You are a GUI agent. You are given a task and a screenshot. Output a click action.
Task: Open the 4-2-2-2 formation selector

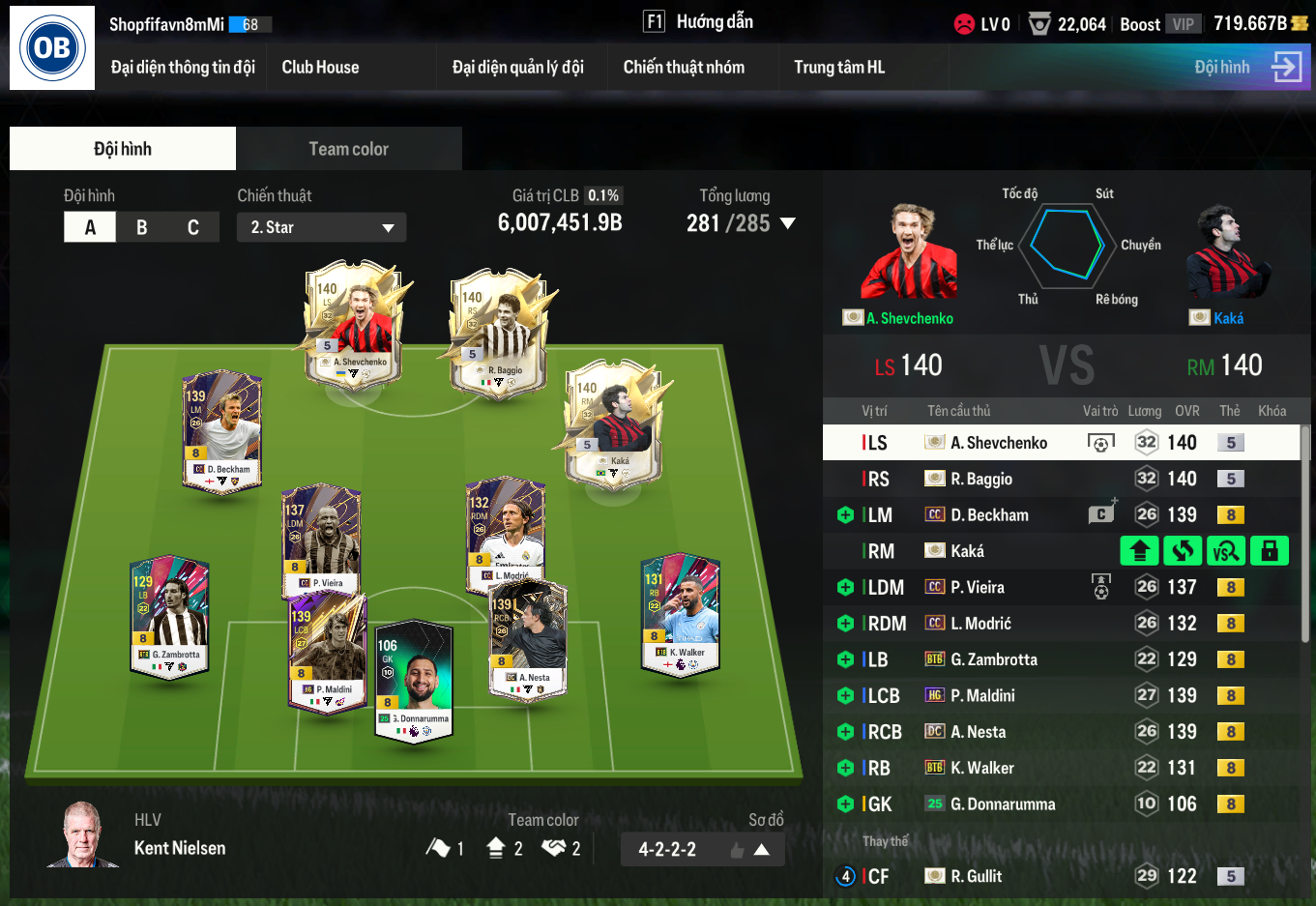tap(702, 849)
